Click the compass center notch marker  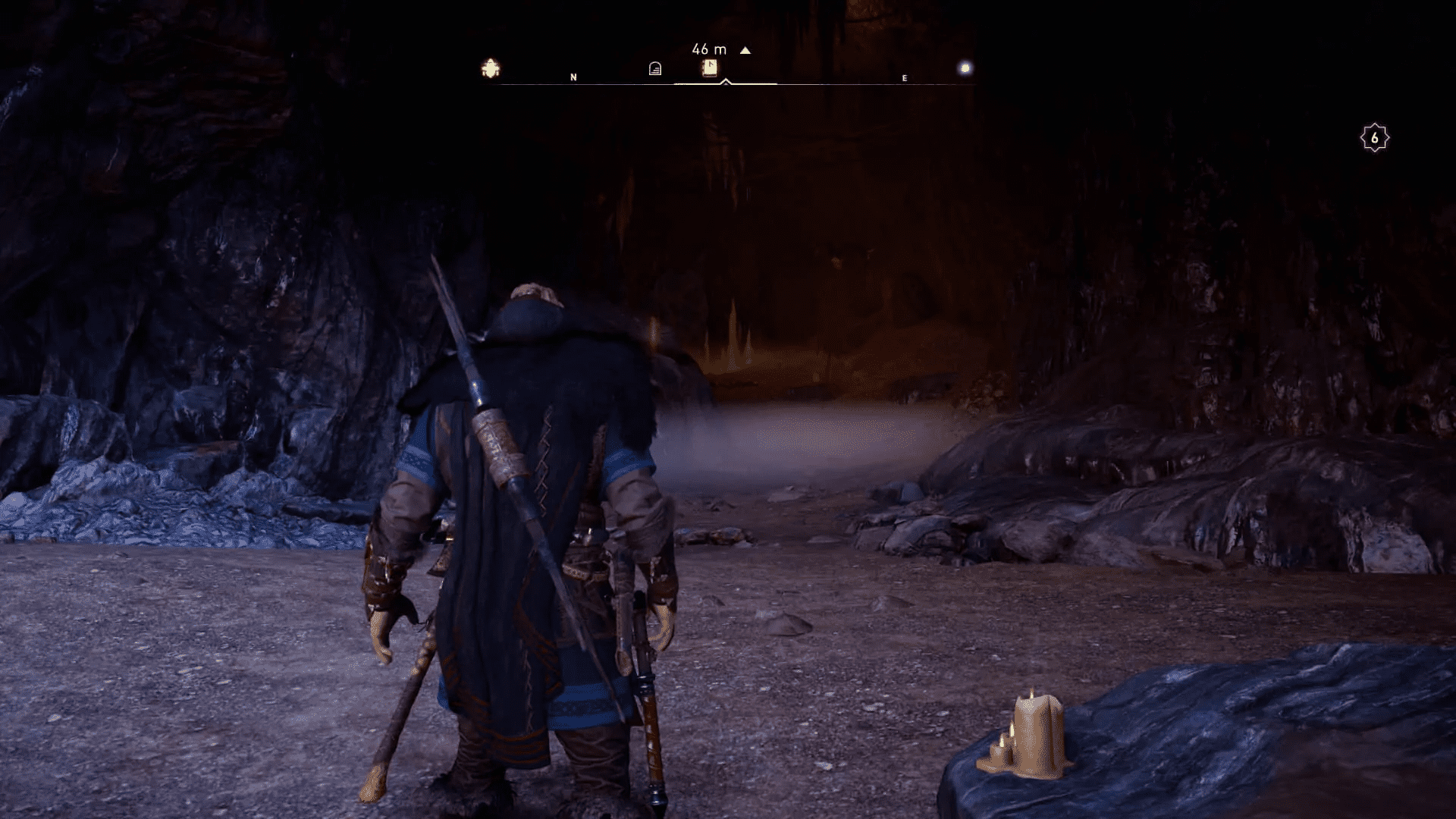pyautogui.click(x=724, y=80)
